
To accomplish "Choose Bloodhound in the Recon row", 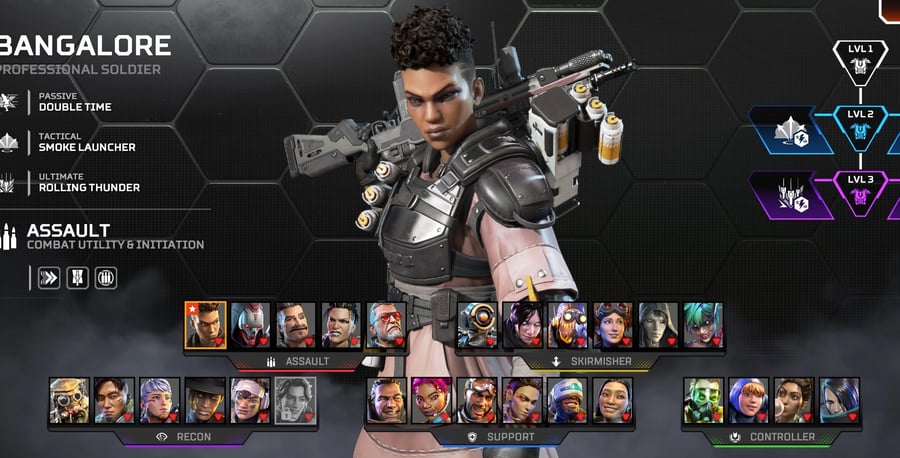I will (x=69, y=400).
